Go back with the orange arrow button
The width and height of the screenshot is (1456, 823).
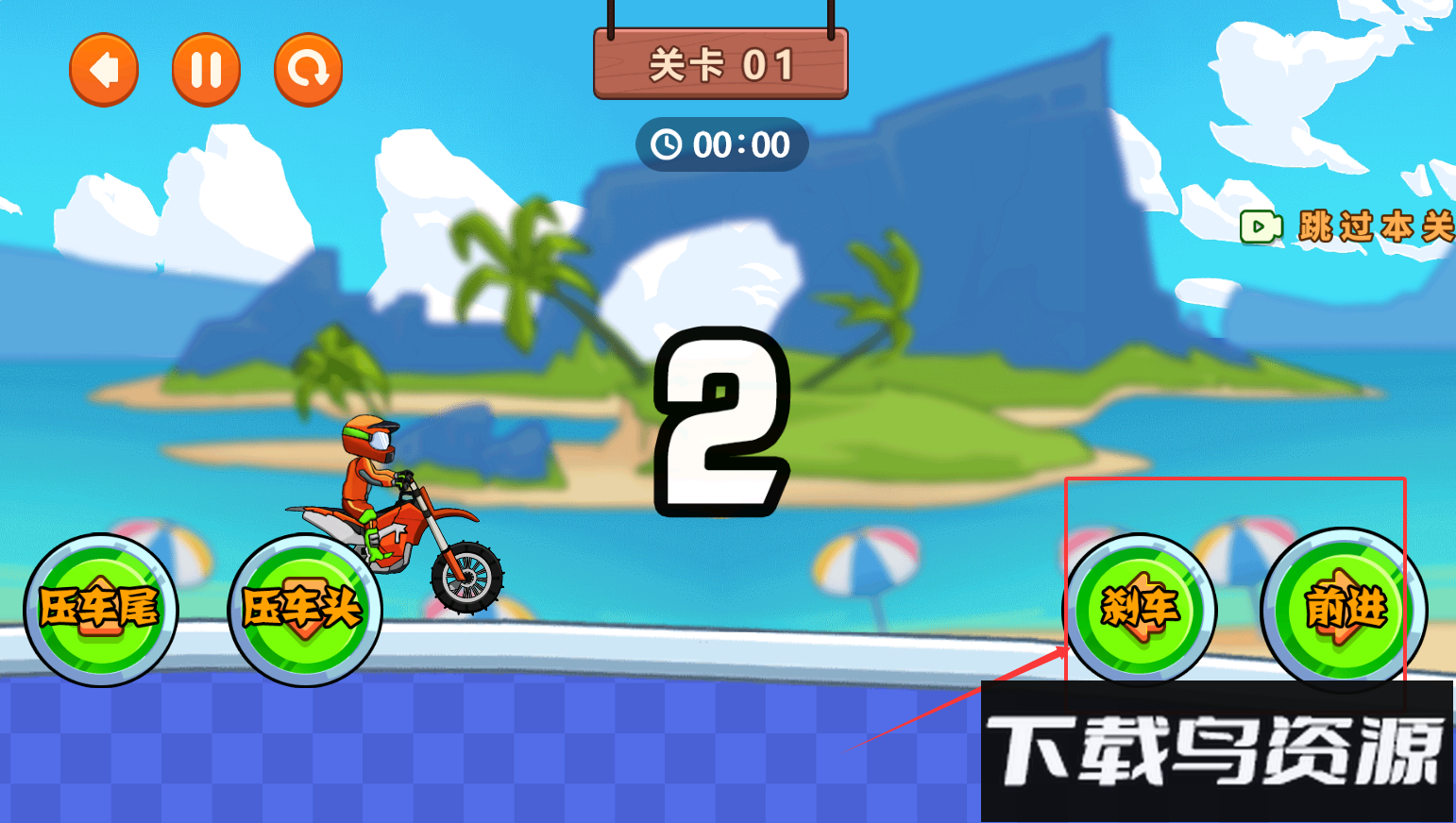(x=104, y=70)
